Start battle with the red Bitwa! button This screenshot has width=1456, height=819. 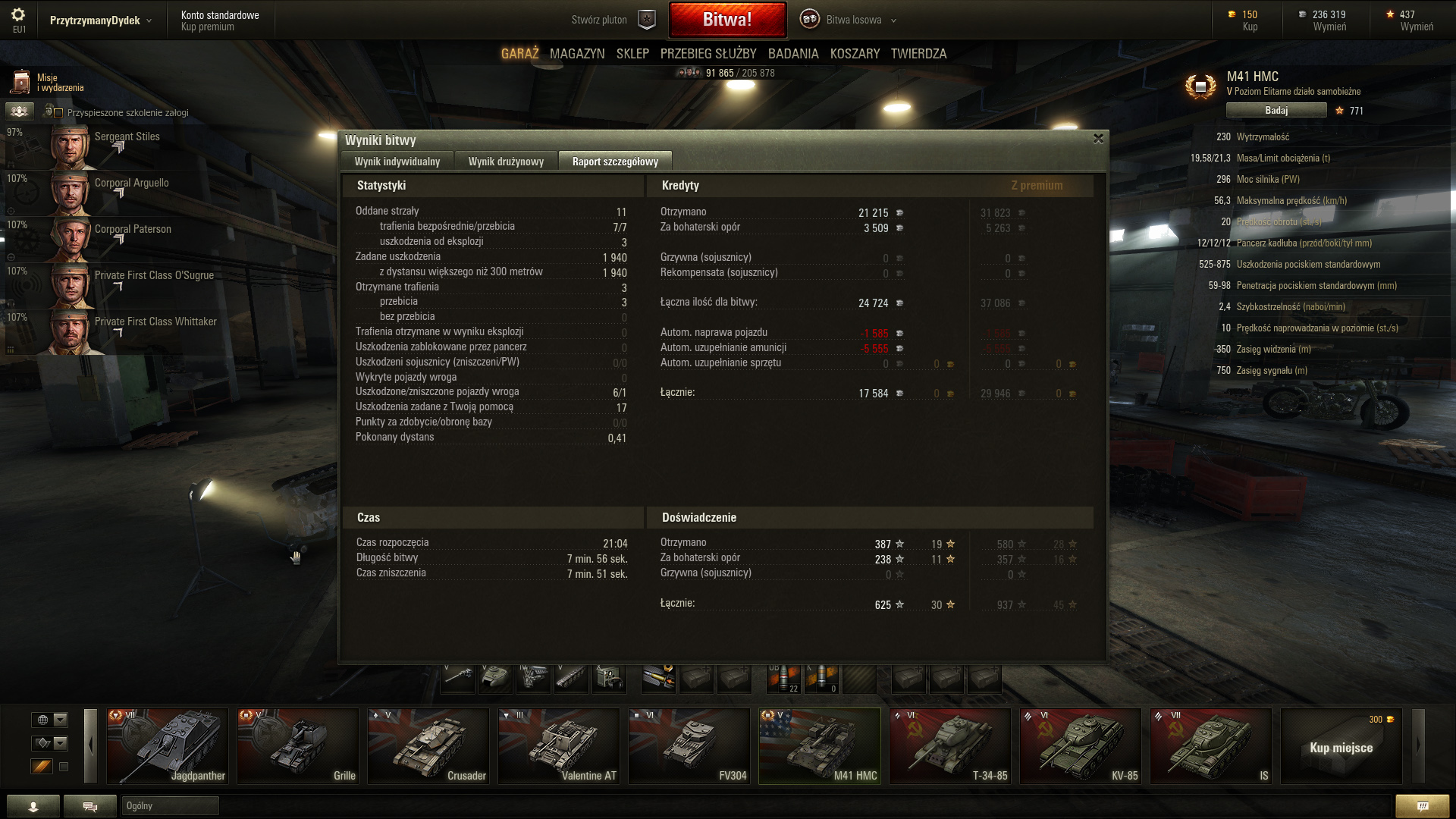726,20
